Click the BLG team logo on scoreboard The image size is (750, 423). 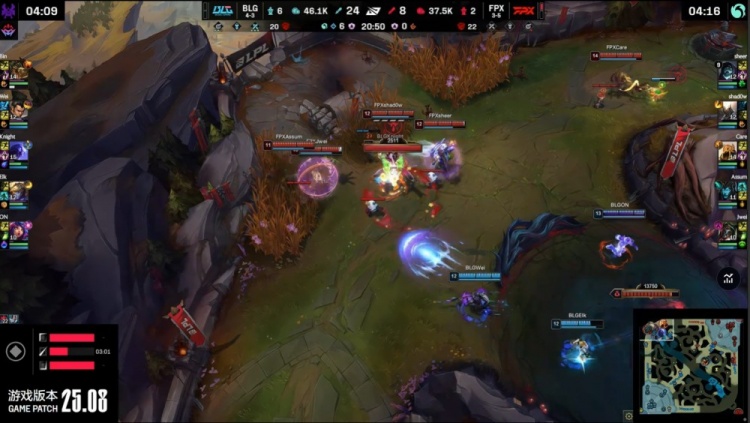pos(223,11)
